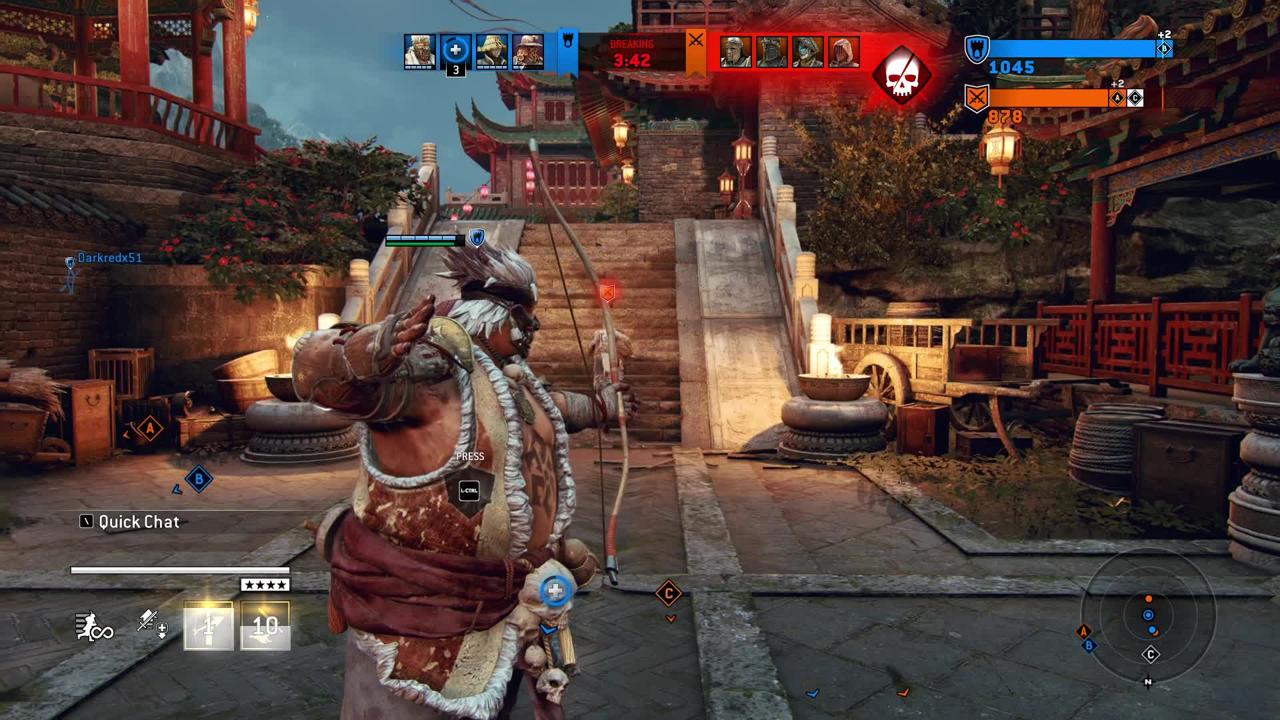
Task: Click the red skull breaking icon
Action: pos(902,74)
